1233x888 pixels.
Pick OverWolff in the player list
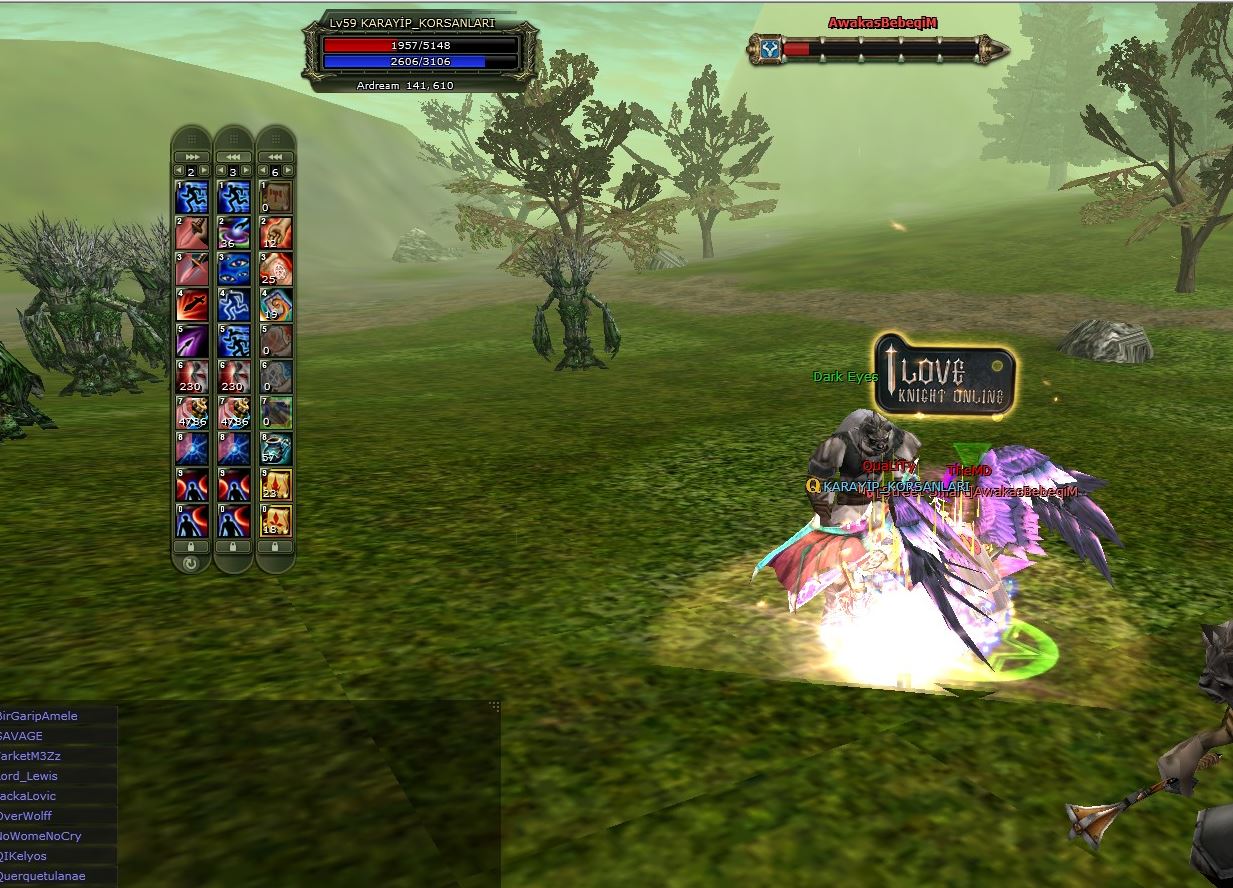coord(26,816)
